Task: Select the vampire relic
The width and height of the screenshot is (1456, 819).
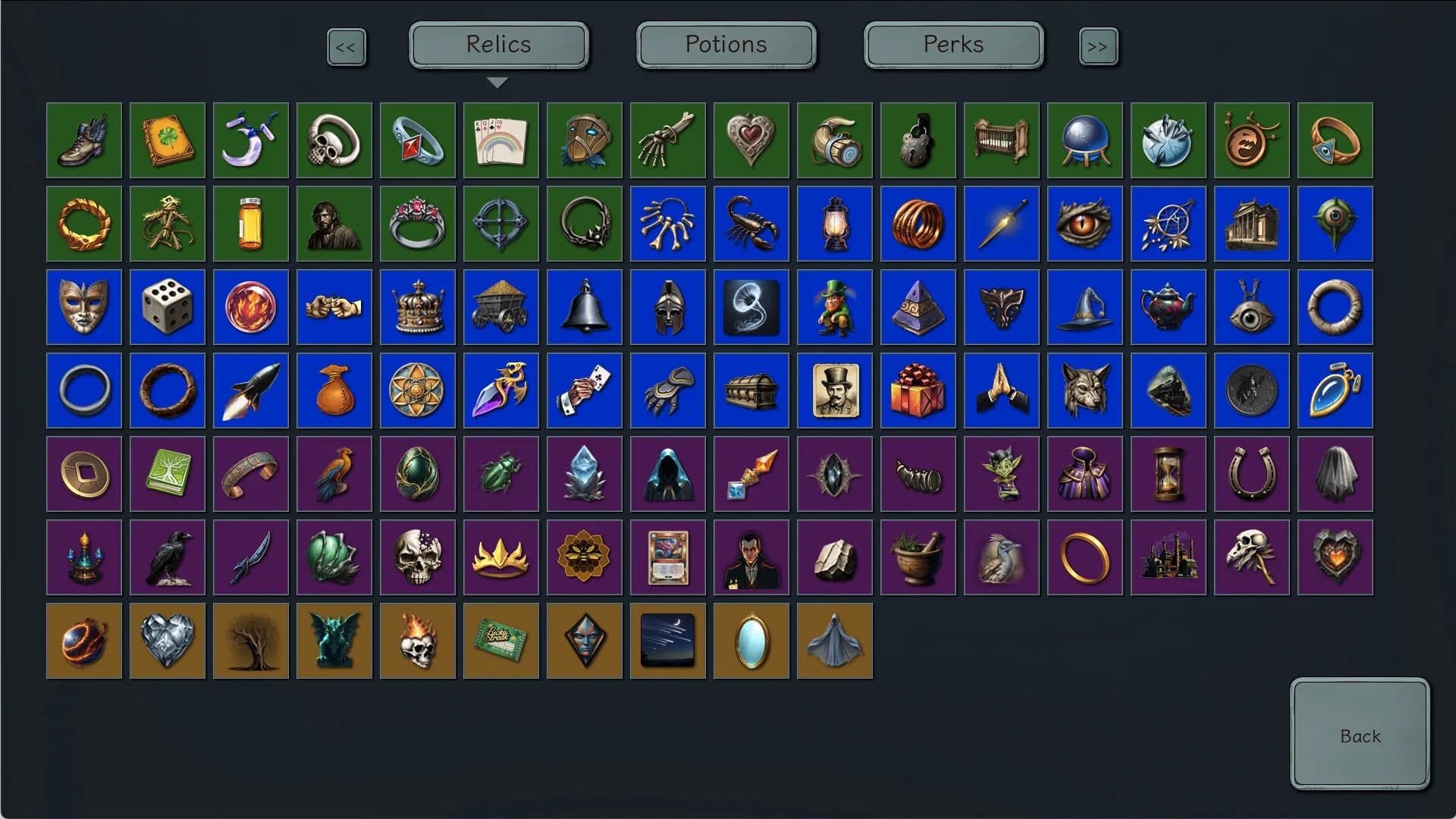Action: (x=751, y=557)
